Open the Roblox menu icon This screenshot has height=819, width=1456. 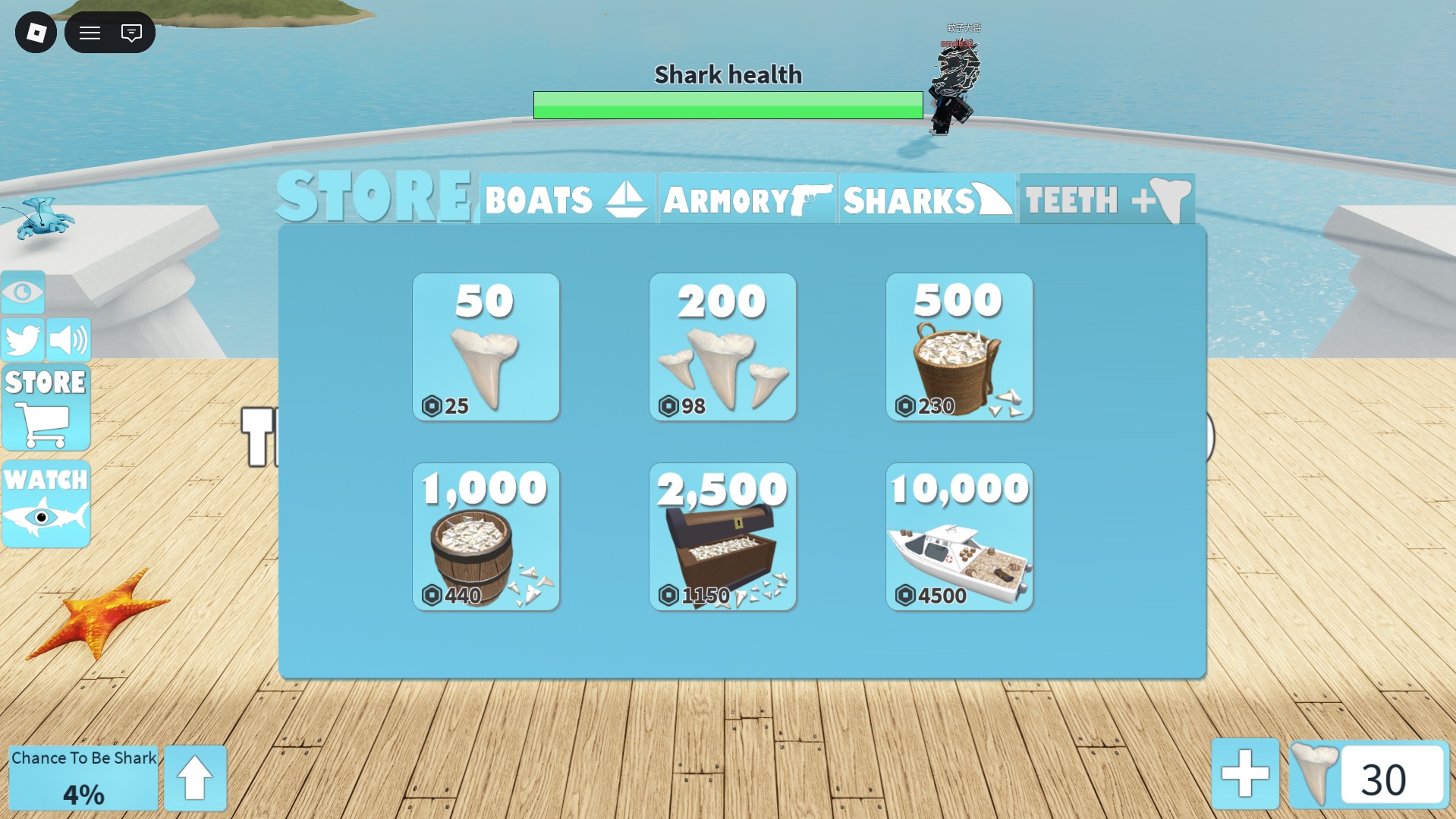click(36, 32)
